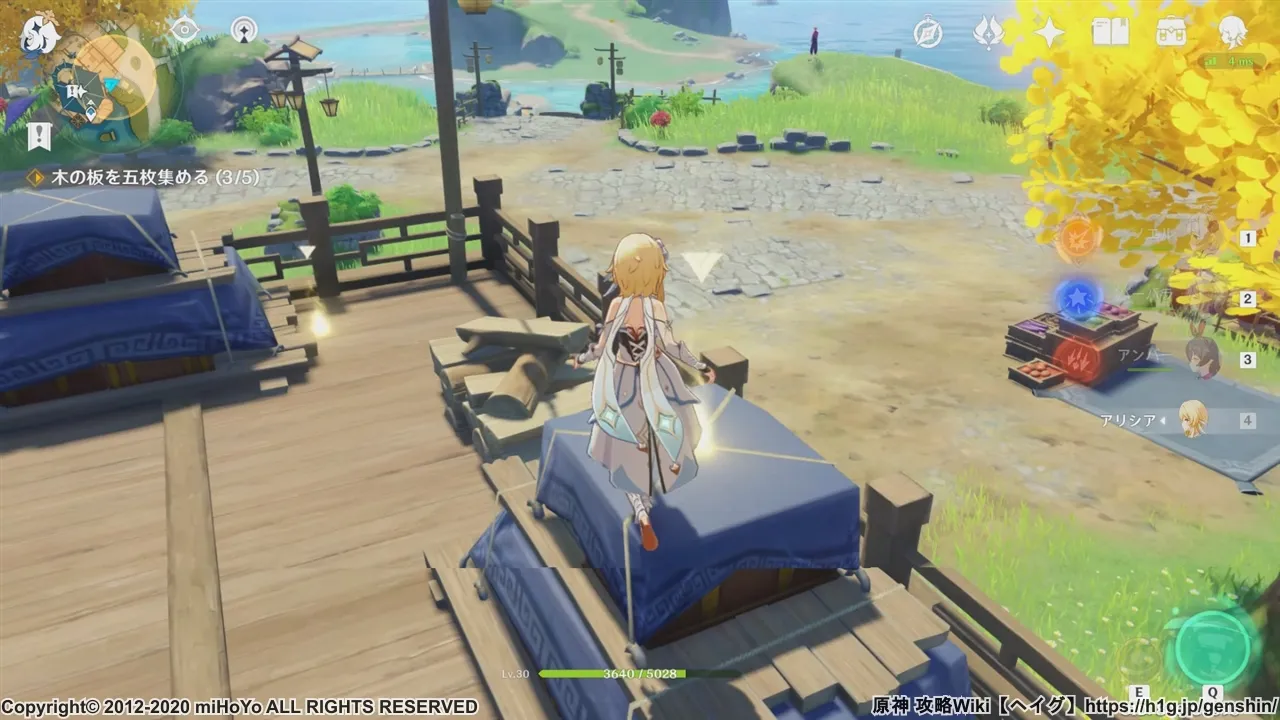Open the quest banner exclamation icon
The width and height of the screenshot is (1280, 720).
pos(40,135)
